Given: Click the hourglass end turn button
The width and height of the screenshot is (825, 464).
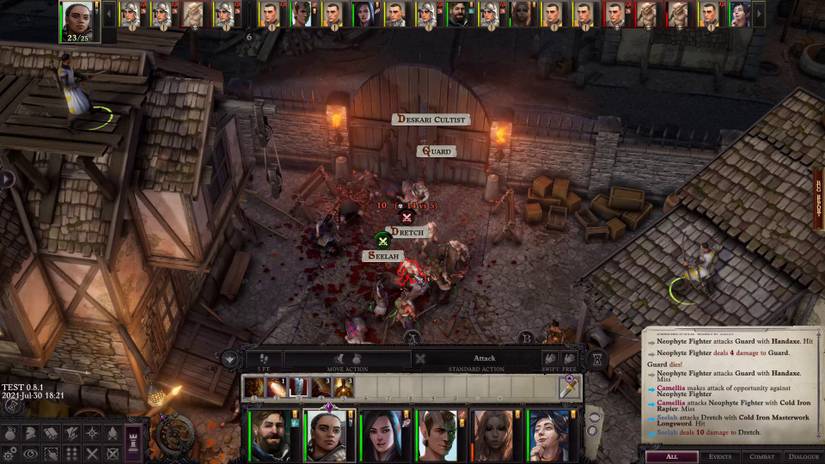Looking at the screenshot, I should coord(599,359).
